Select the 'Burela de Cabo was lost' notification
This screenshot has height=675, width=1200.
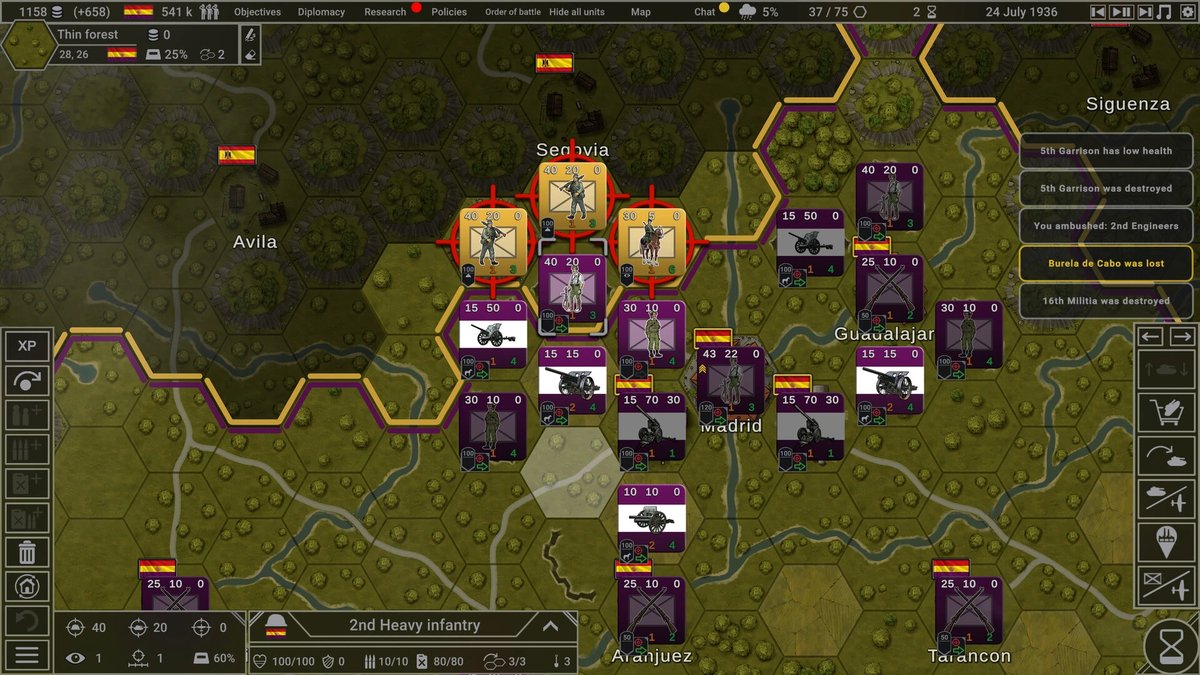point(1106,263)
